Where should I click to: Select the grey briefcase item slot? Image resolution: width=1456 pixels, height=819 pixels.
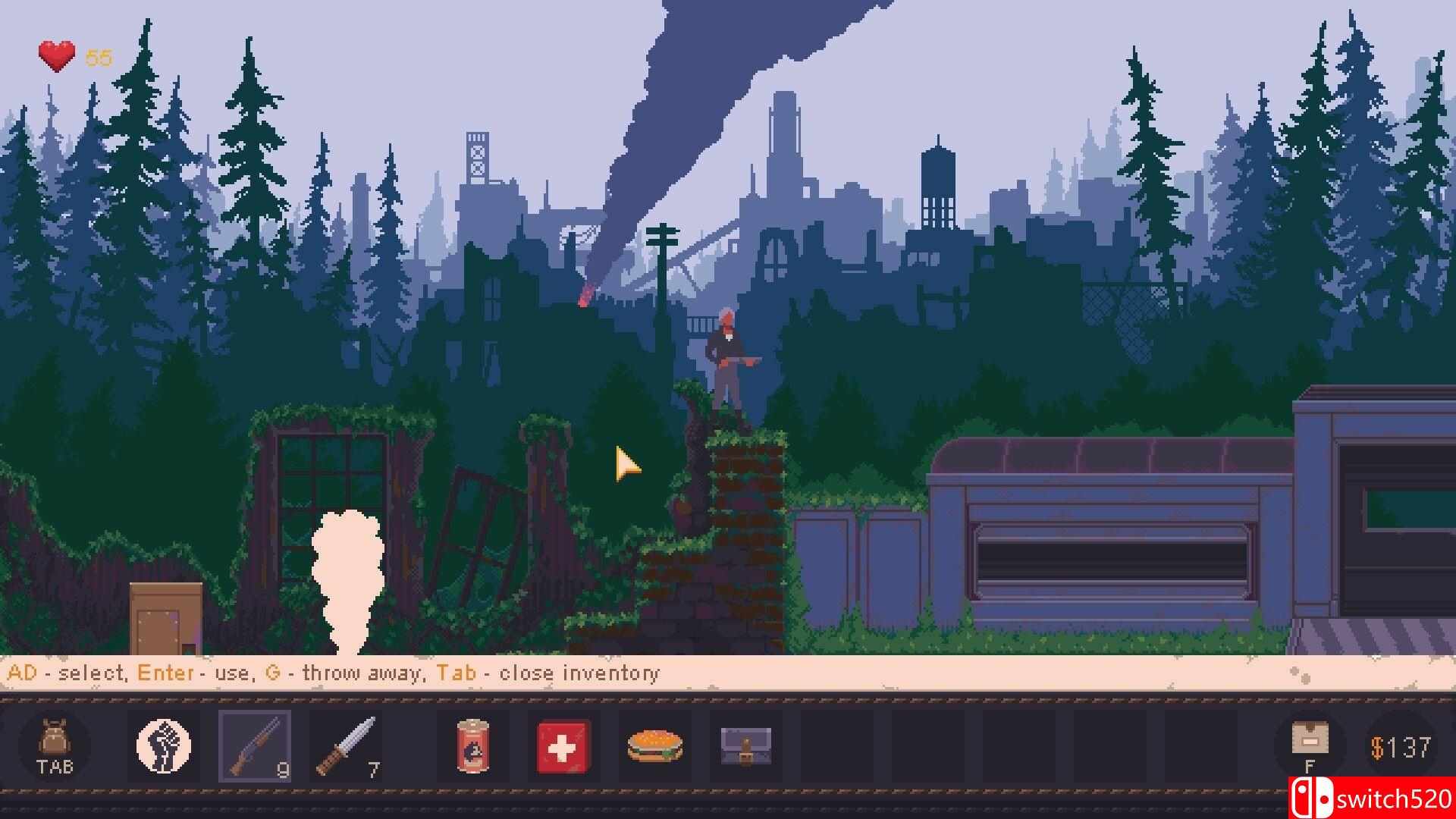pos(745,746)
